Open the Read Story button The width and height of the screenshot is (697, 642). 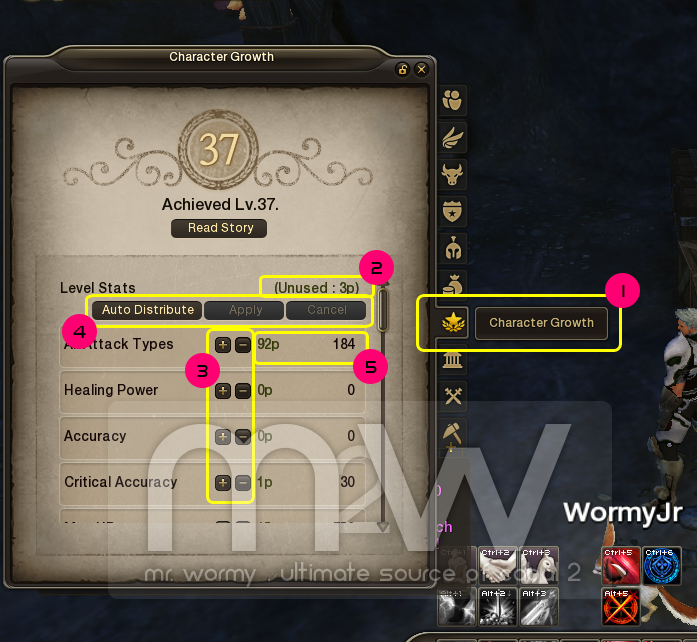coord(220,228)
